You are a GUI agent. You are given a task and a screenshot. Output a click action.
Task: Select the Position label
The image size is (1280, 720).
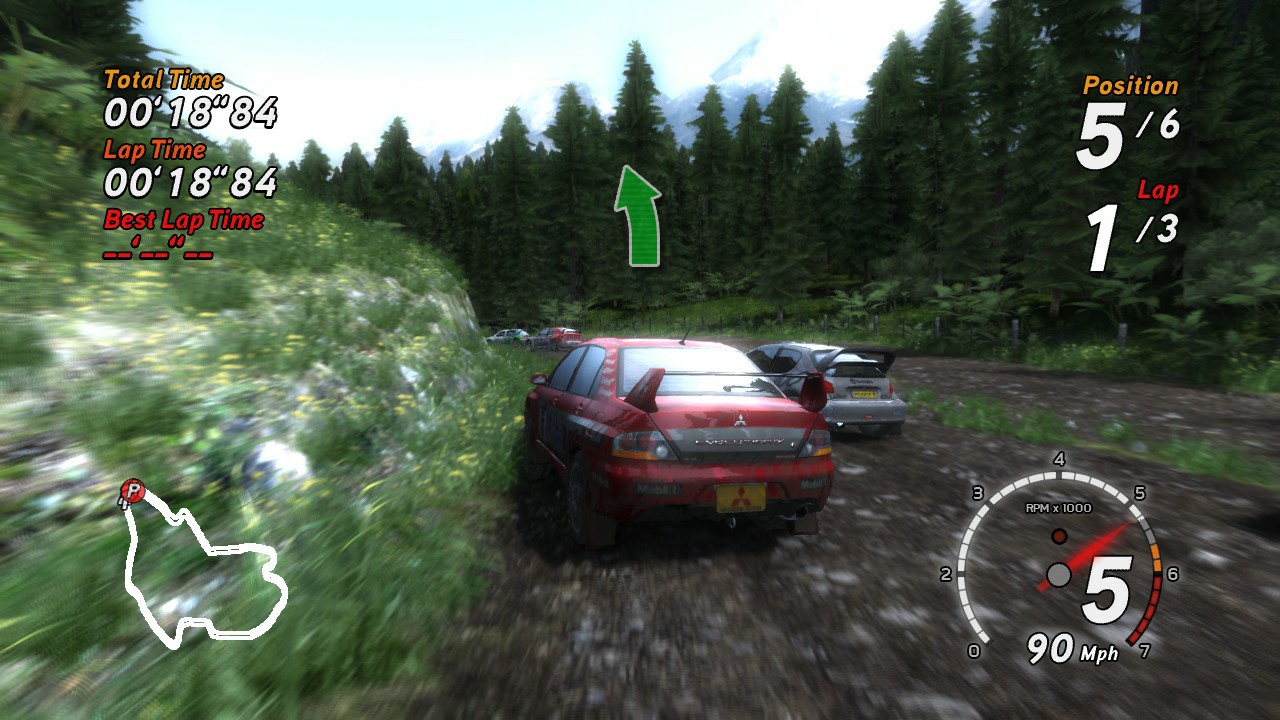tap(1129, 85)
